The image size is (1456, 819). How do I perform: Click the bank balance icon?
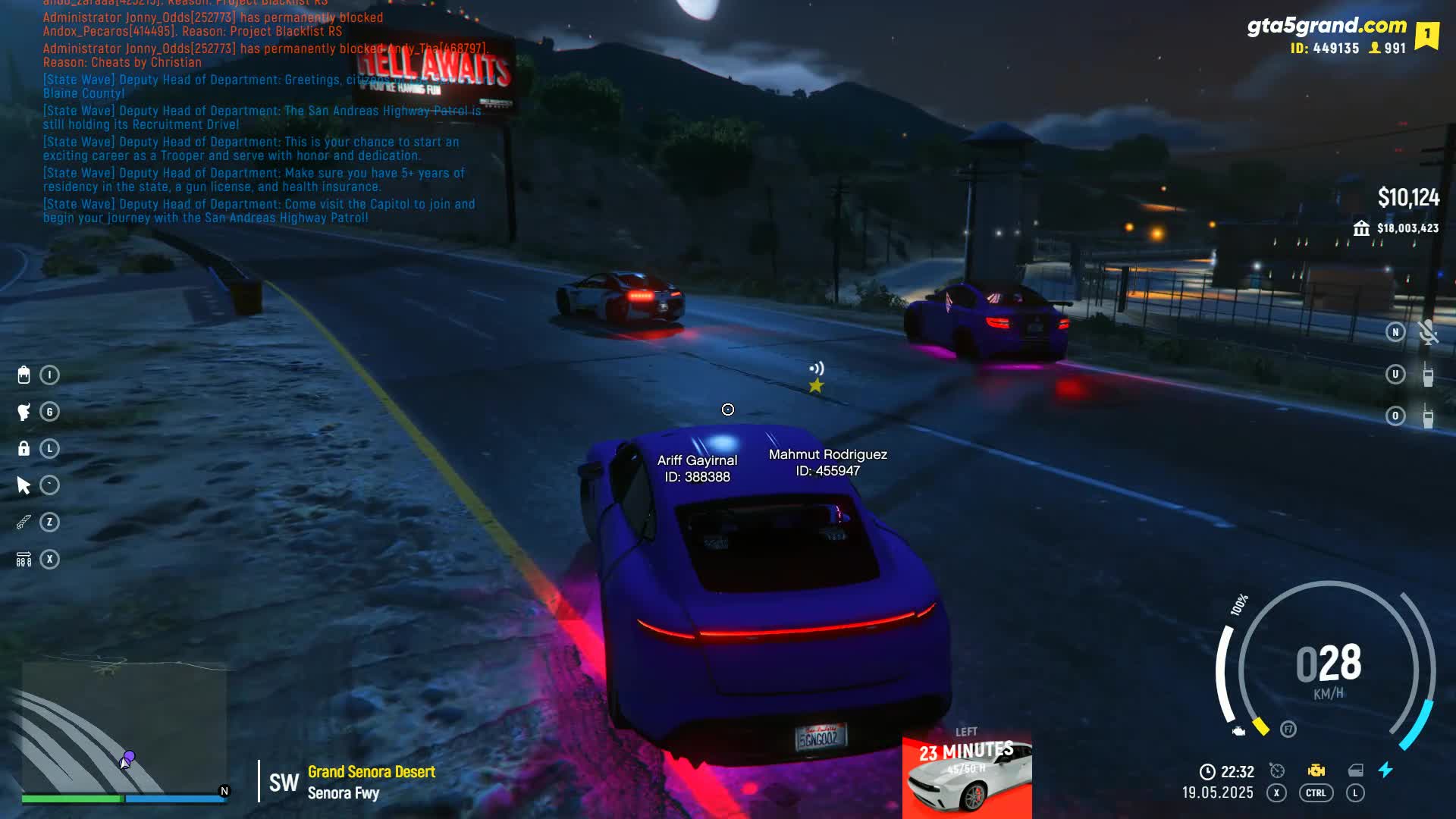(1361, 228)
